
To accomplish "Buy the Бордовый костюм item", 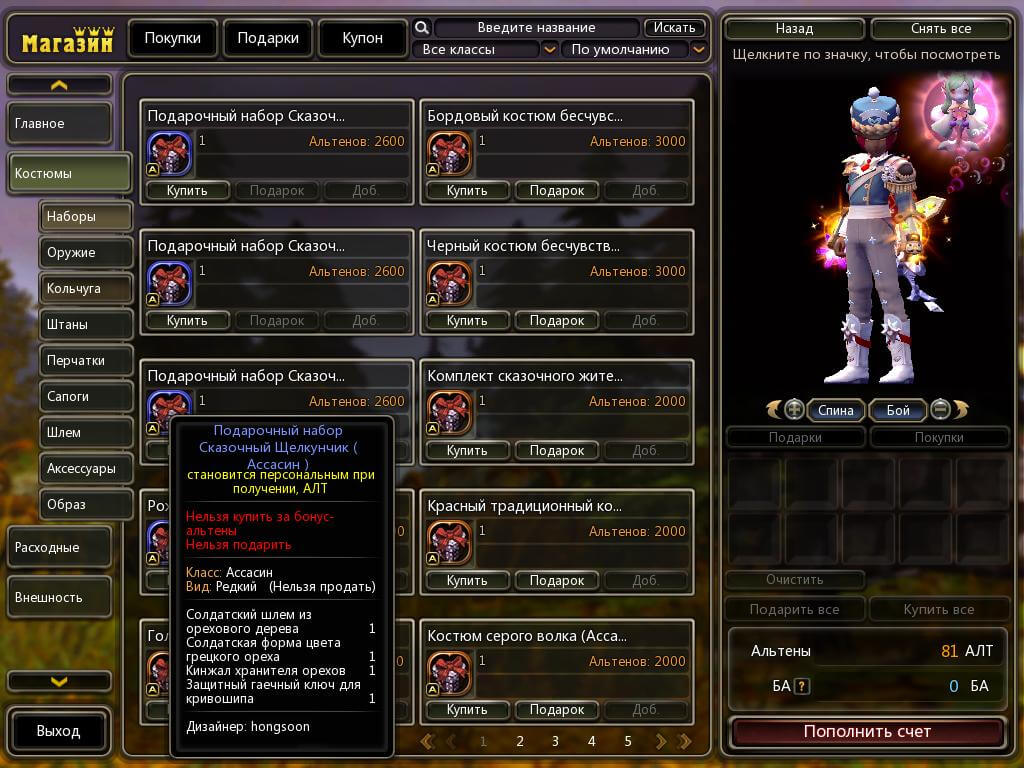I will pos(467,190).
